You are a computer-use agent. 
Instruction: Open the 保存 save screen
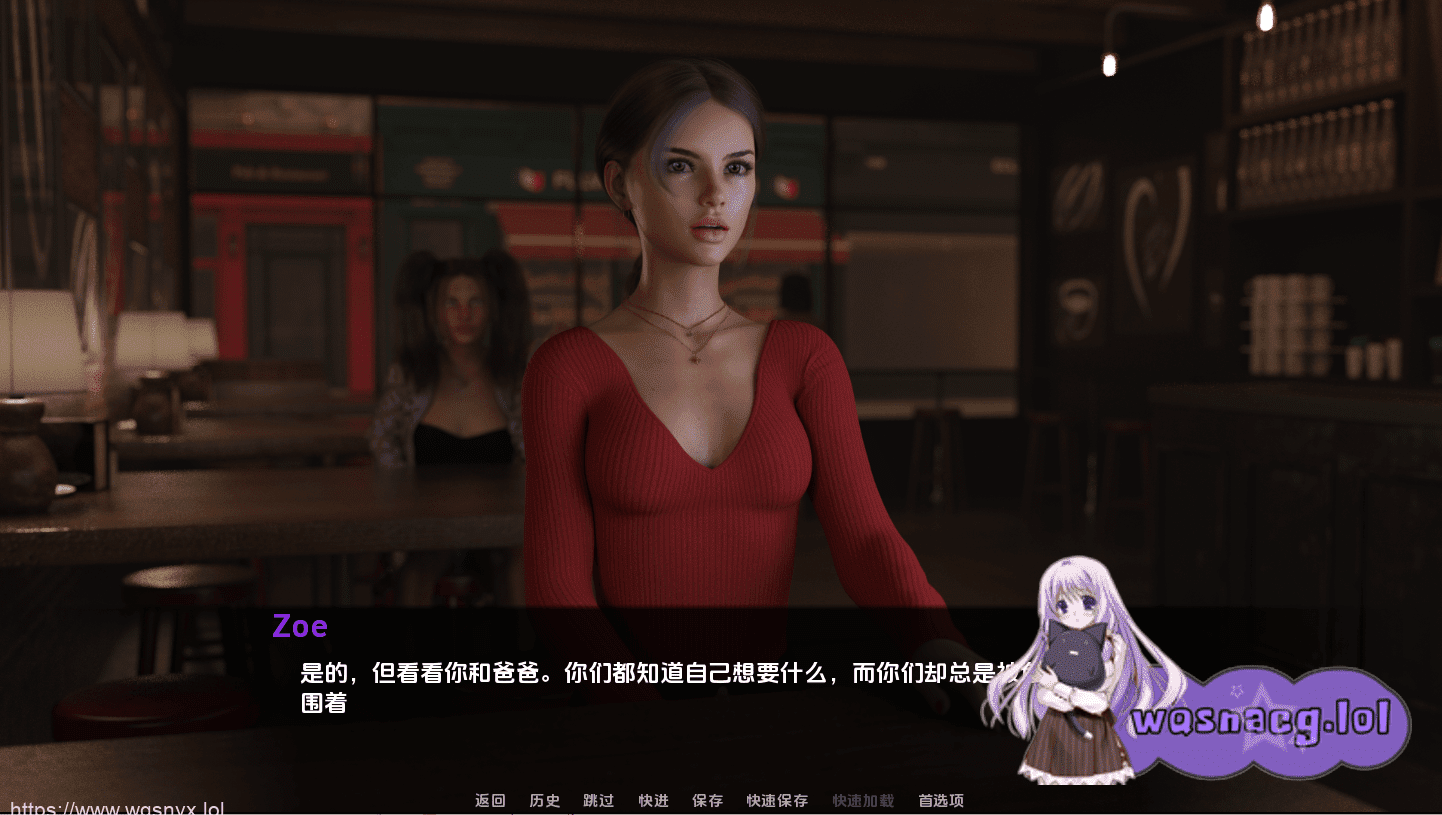coord(707,800)
